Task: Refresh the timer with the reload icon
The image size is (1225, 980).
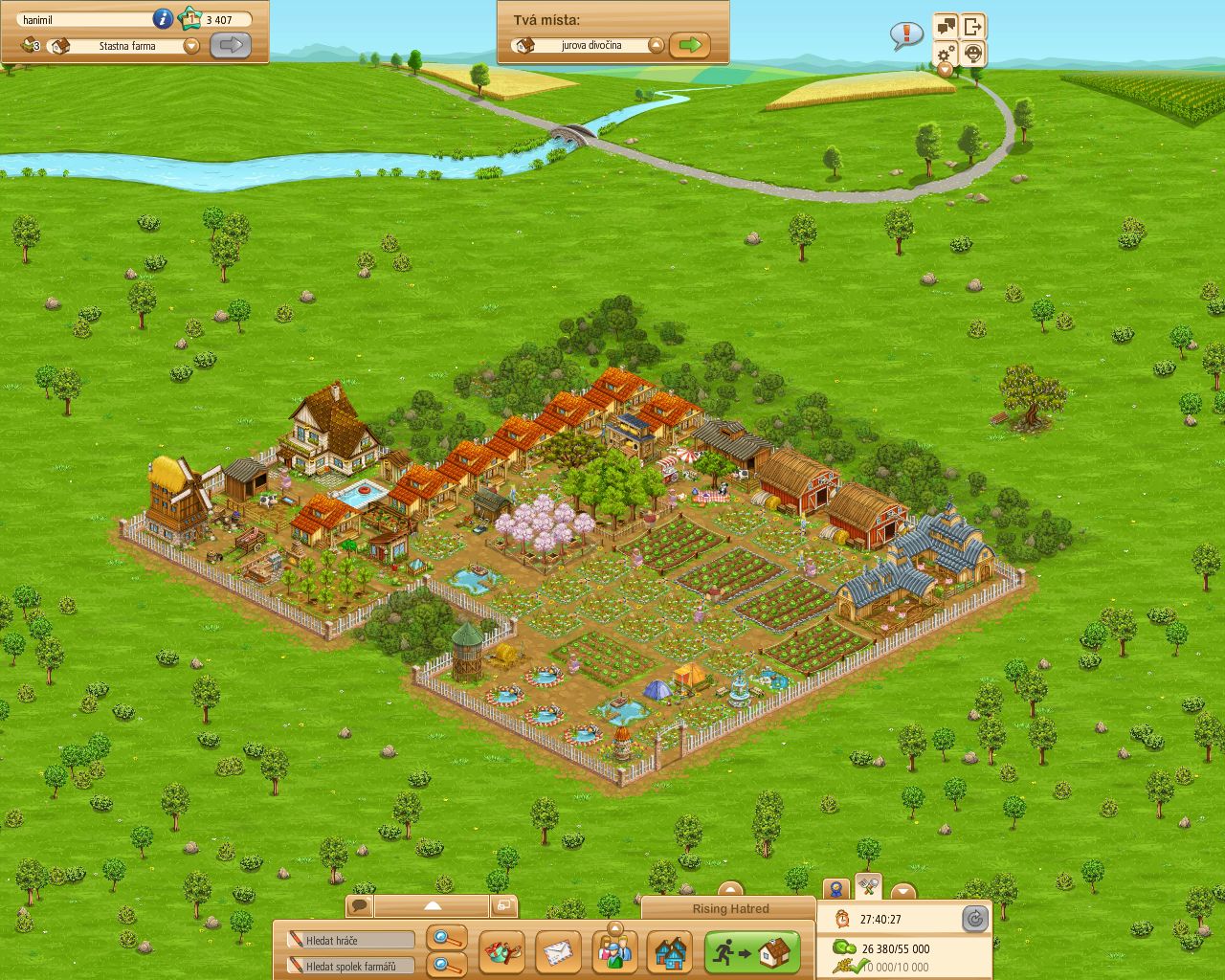Action: [975, 918]
